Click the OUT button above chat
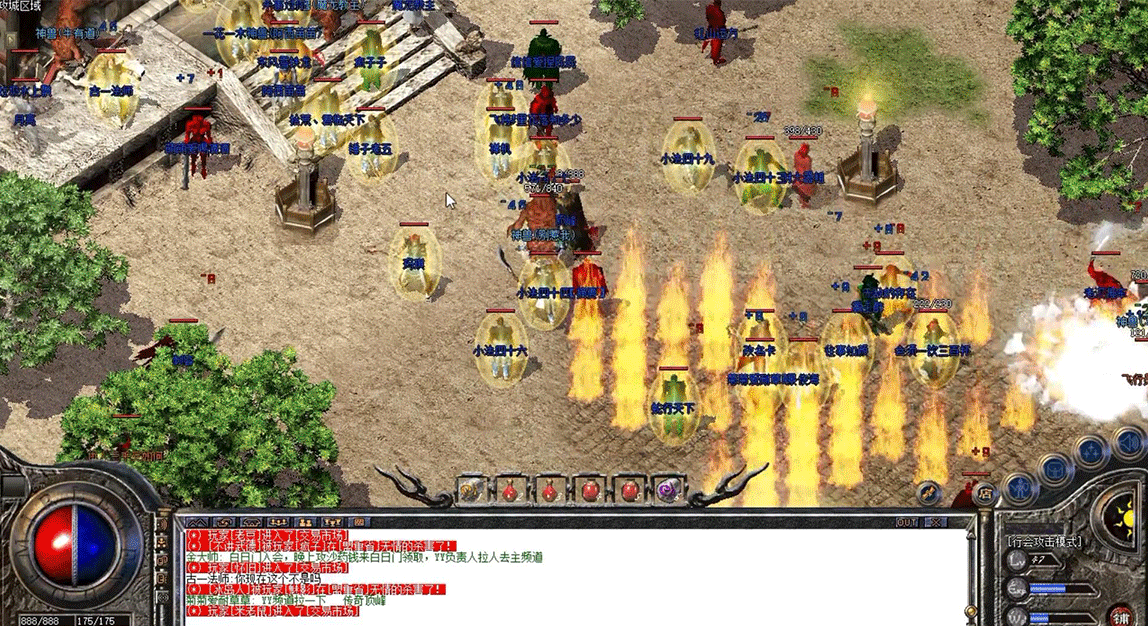The image size is (1148, 626). tap(906, 522)
